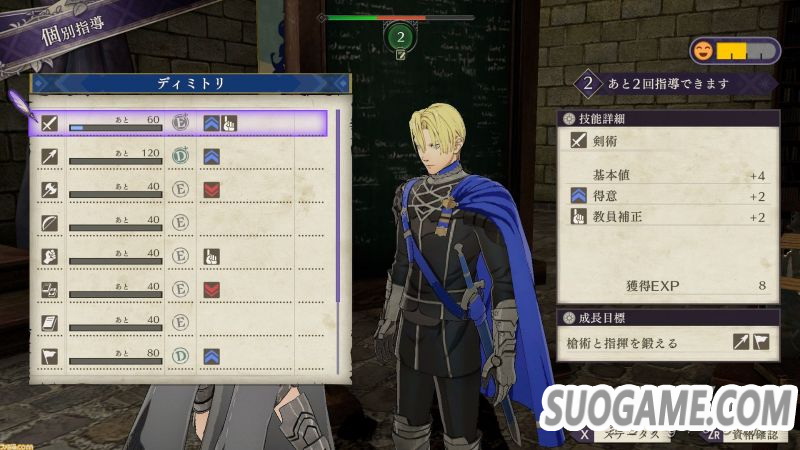
Task: Select the lance skill row
Action: (180, 156)
